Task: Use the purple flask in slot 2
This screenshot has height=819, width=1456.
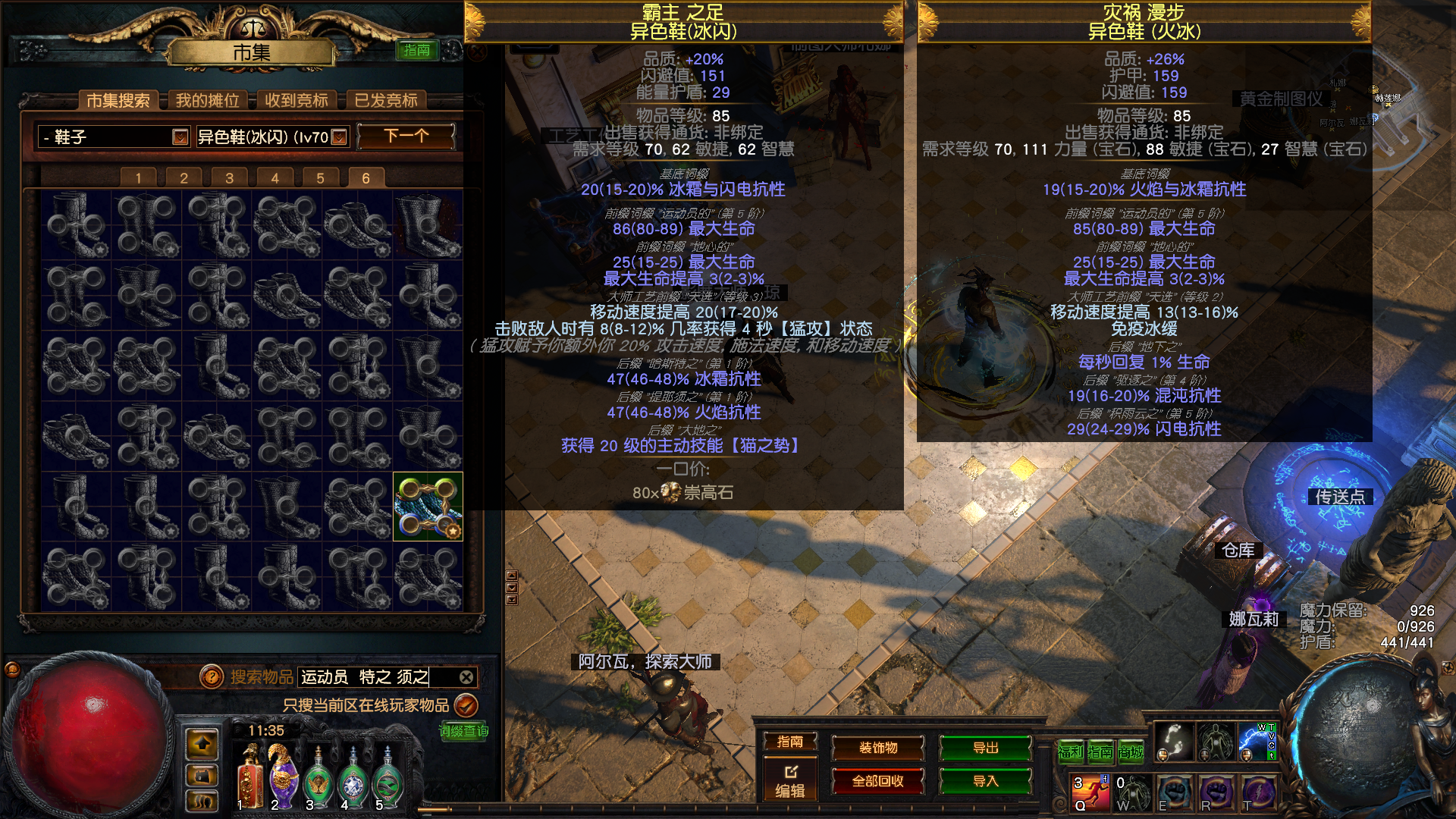Action: click(x=282, y=776)
